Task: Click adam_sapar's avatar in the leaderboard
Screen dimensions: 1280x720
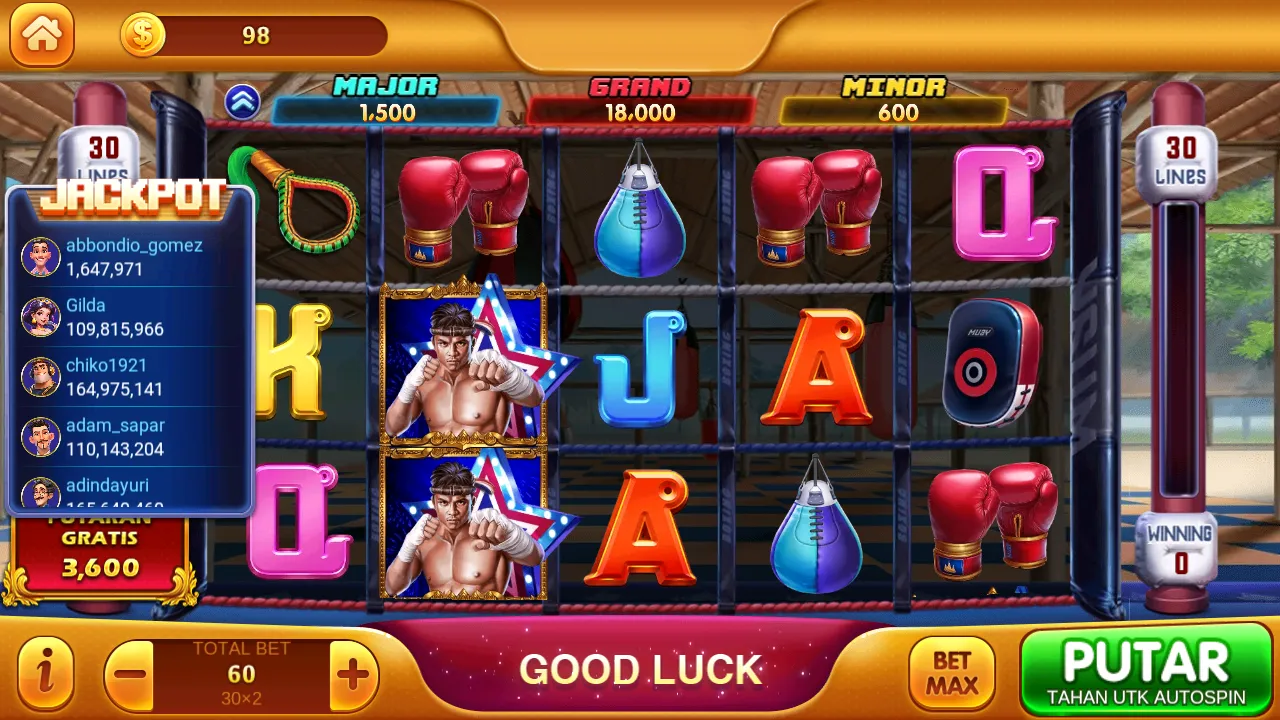Action: click(x=40, y=436)
